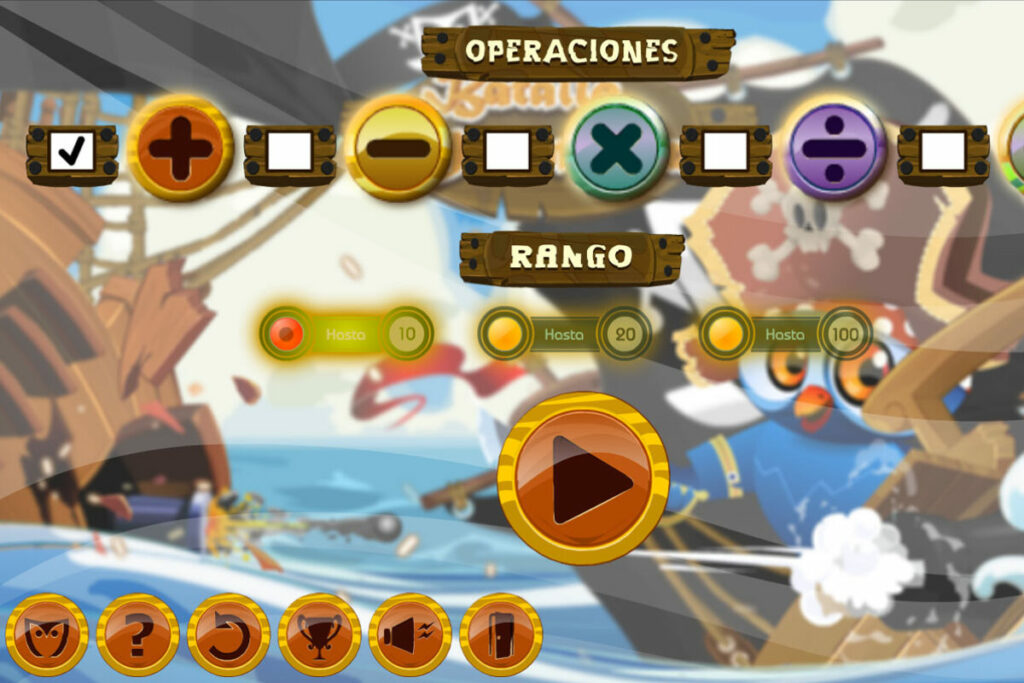
Task: Open help with the question mark button
Action: [x=138, y=635]
